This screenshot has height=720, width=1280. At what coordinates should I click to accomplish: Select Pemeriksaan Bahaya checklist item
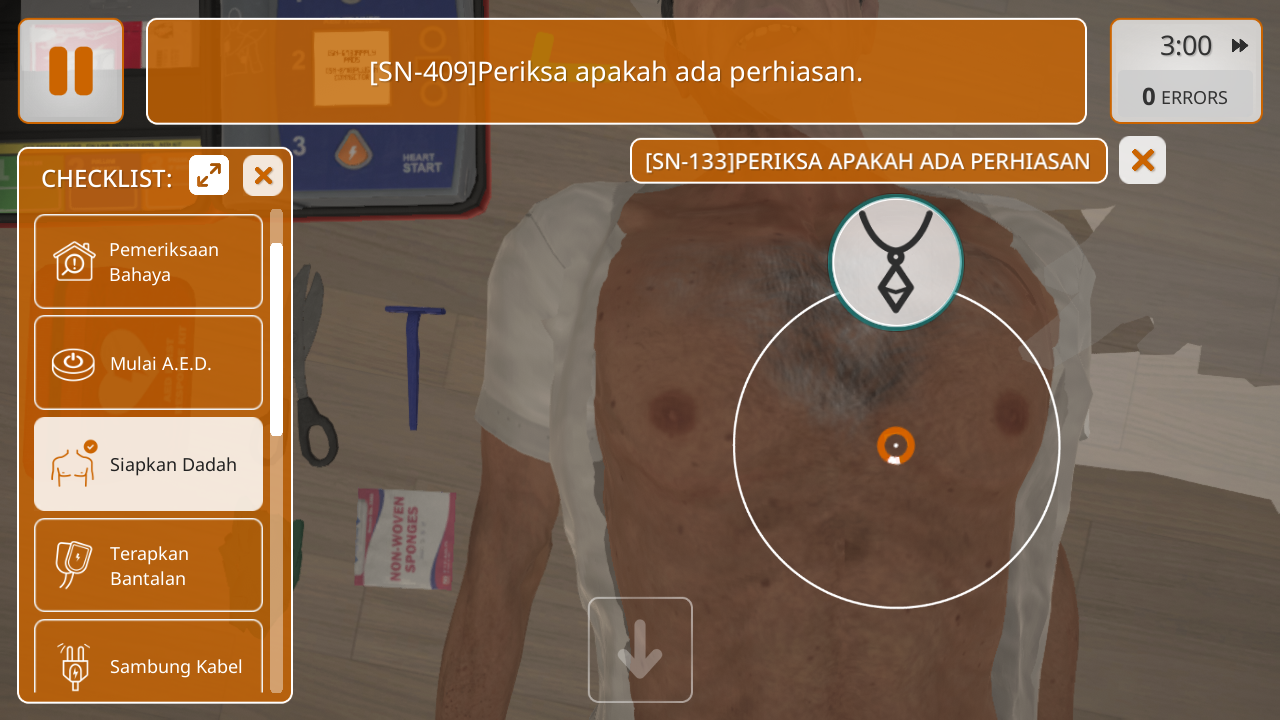[148, 262]
